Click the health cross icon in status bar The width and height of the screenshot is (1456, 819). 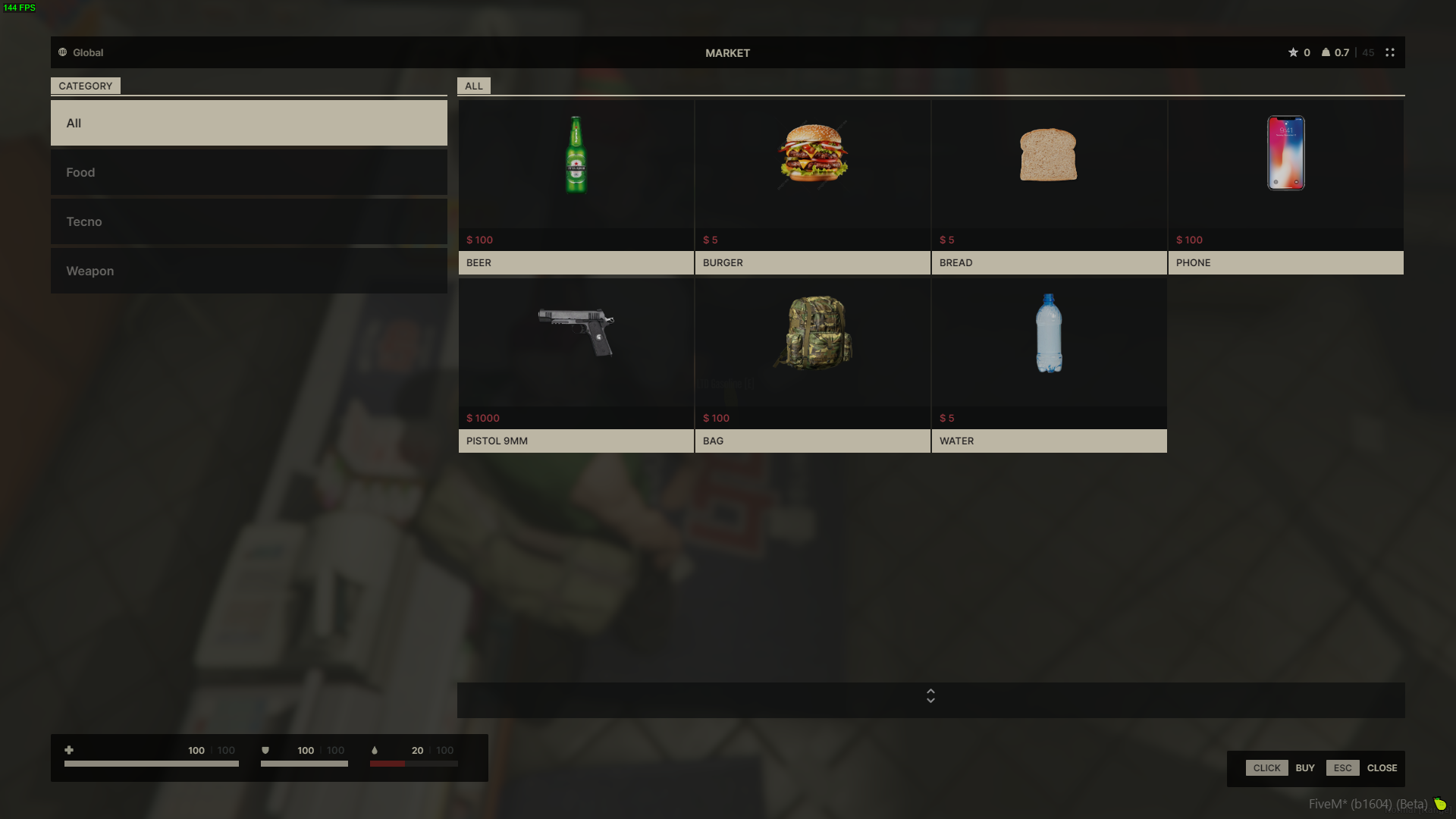69,750
